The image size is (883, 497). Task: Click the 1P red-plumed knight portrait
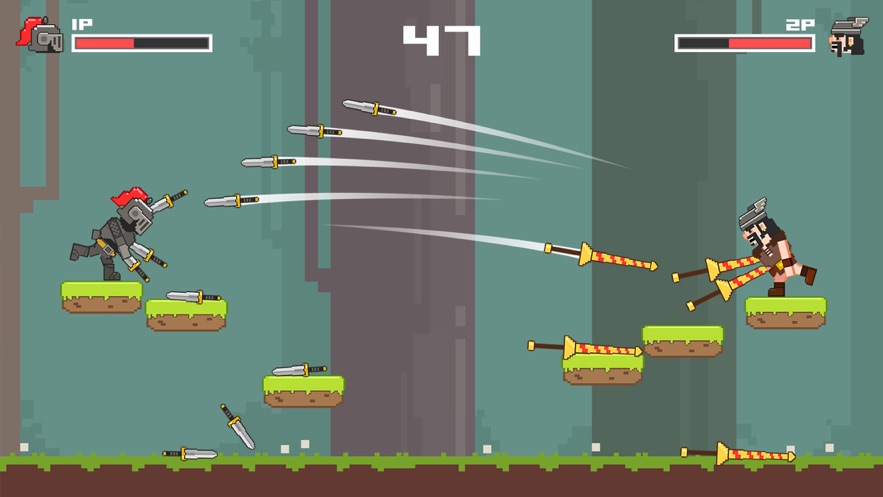point(40,36)
